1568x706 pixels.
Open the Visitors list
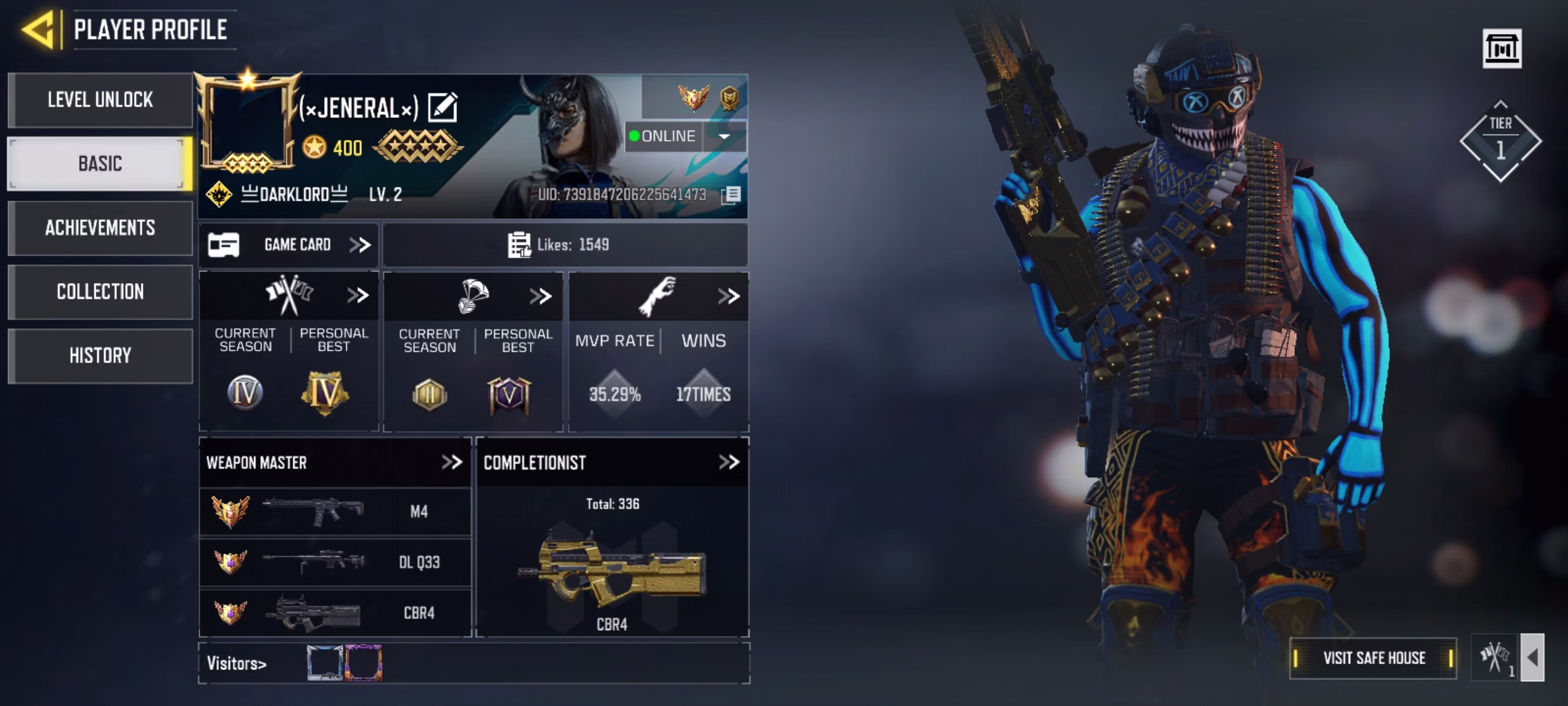pos(237,664)
